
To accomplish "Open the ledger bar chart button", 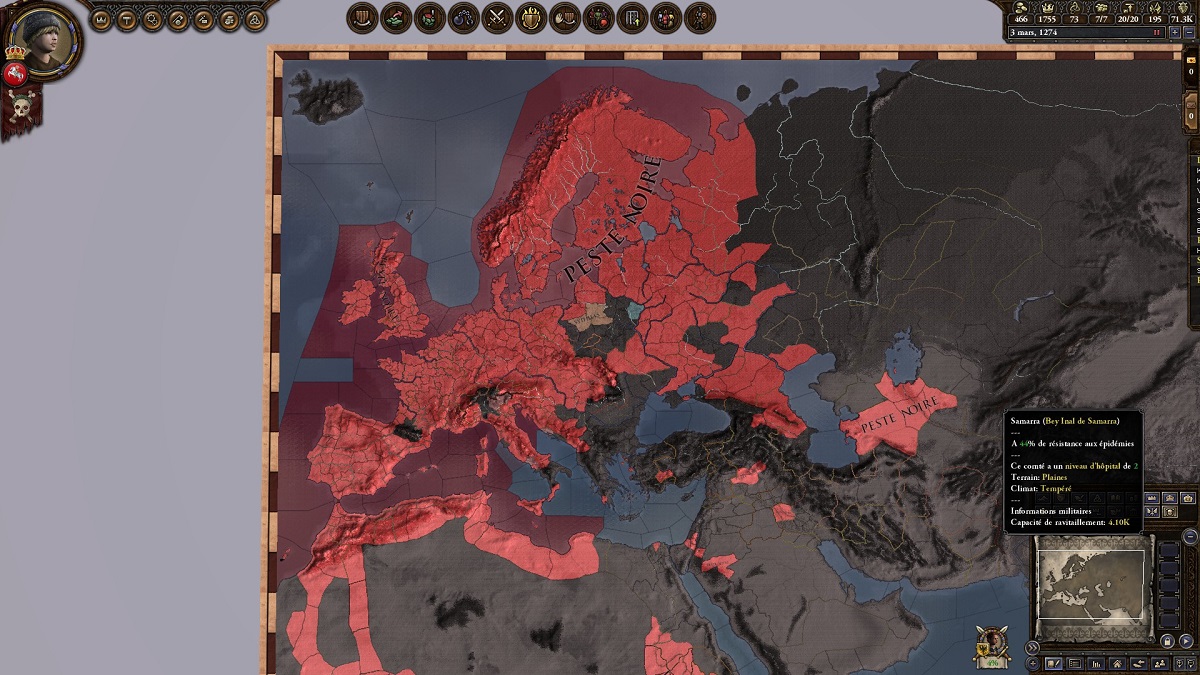I will point(1096,663).
